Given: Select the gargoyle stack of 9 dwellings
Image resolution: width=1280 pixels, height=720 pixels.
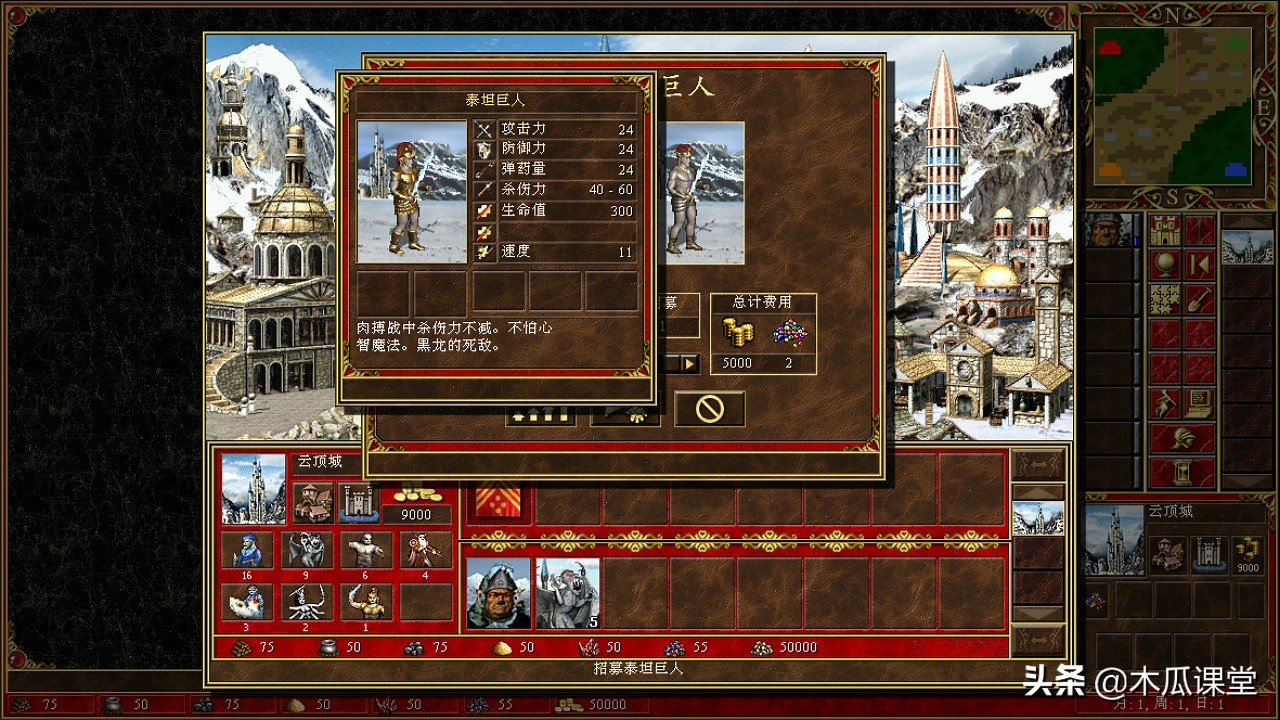Looking at the screenshot, I should point(306,550).
